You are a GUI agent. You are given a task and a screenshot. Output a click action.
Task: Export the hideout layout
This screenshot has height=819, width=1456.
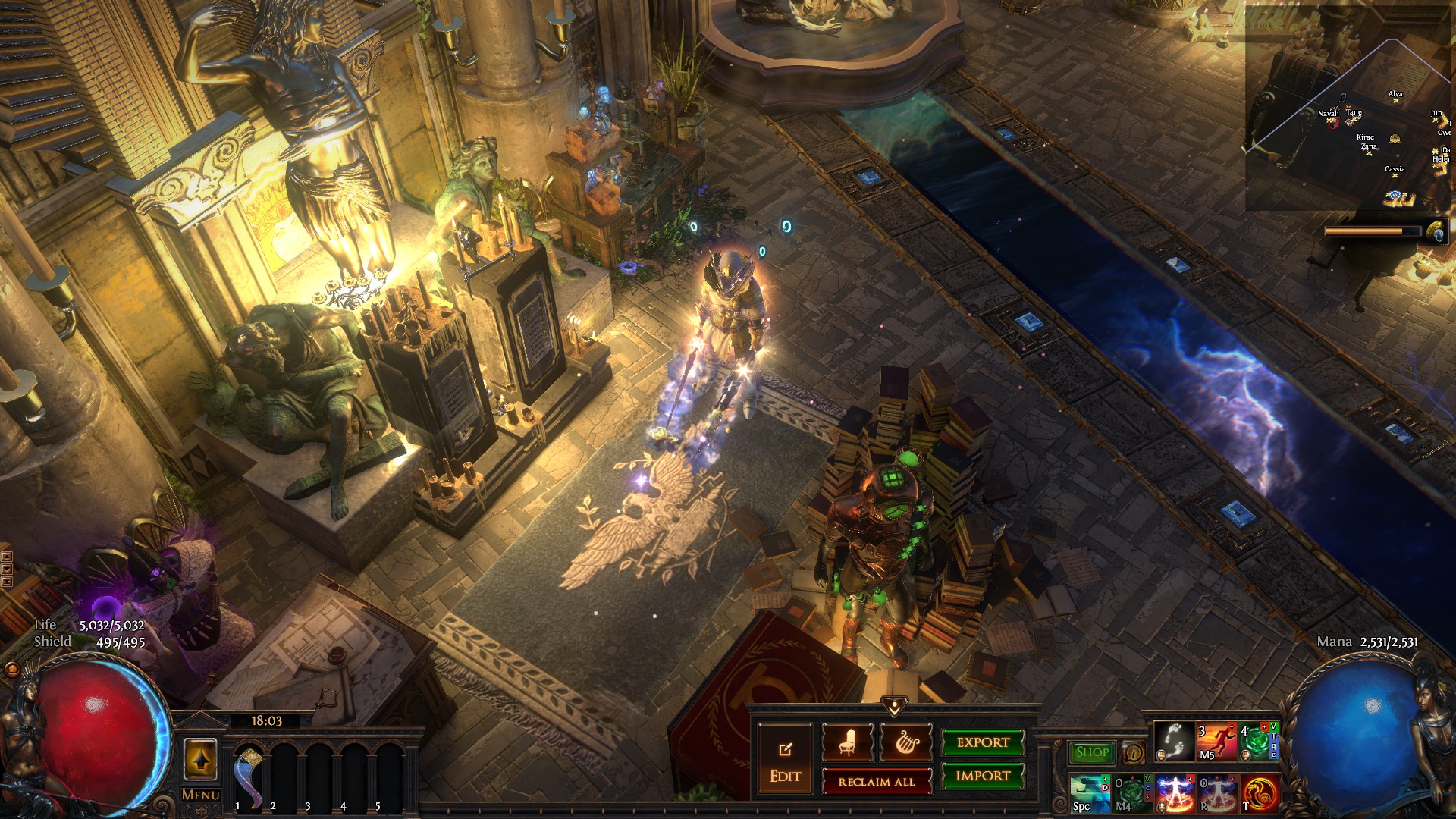983,742
